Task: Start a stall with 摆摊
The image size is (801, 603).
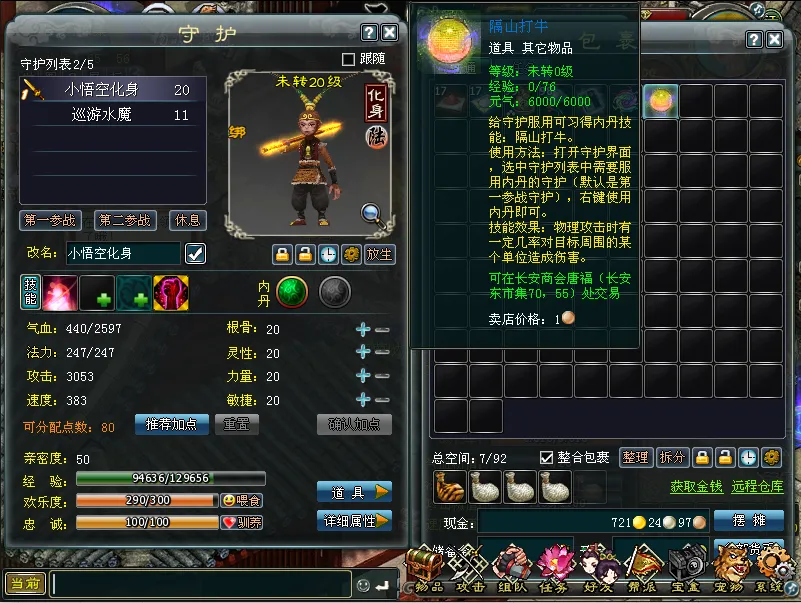Action: point(748,521)
